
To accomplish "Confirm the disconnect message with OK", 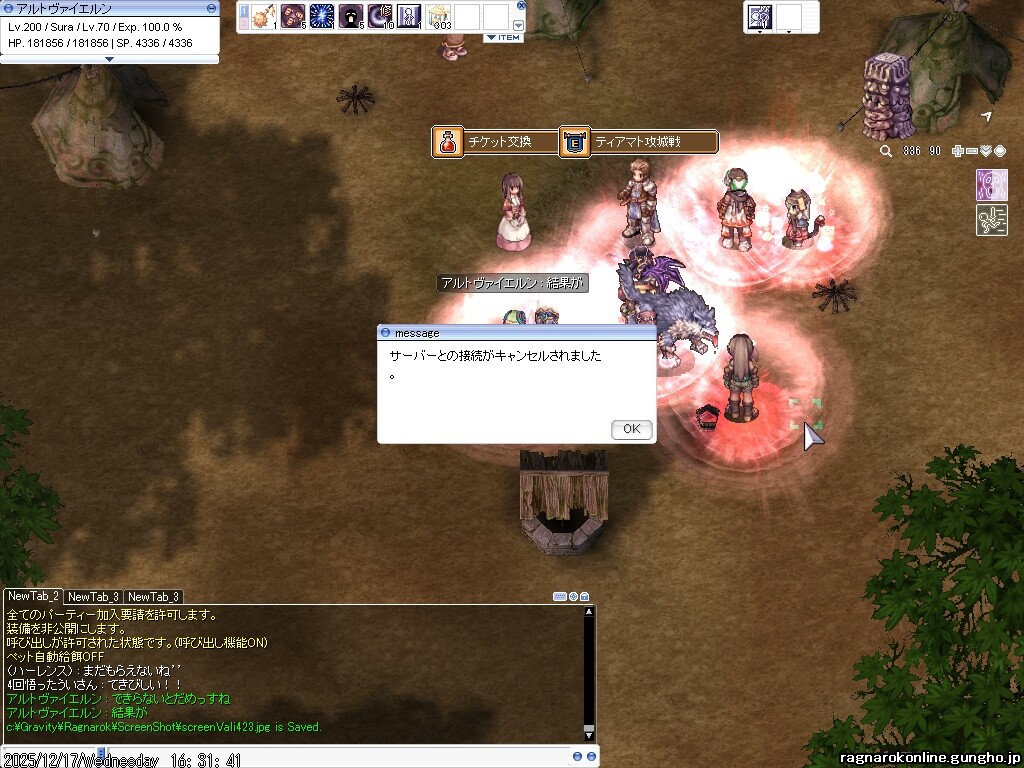I will tap(631, 429).
